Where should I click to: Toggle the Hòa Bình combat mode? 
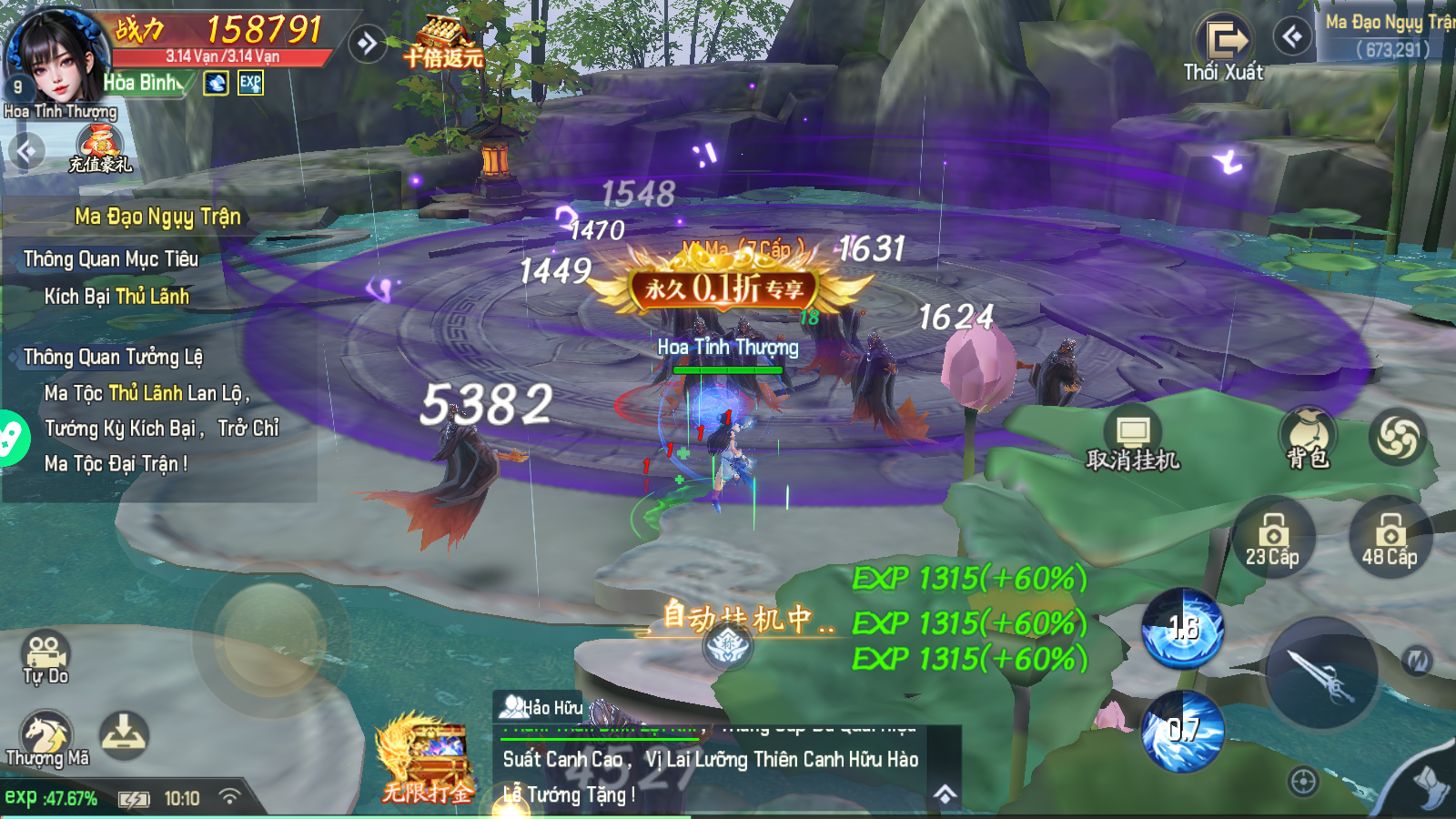point(144,83)
